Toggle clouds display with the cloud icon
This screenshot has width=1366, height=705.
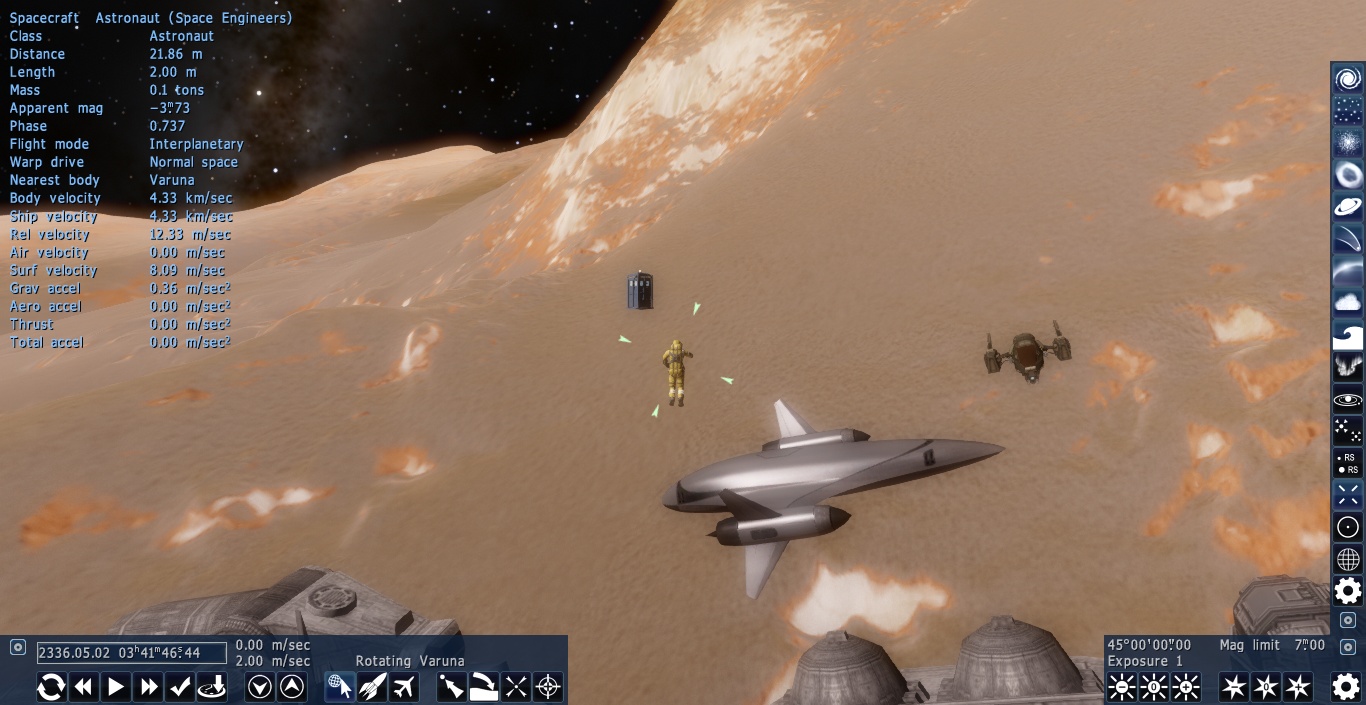[x=1348, y=303]
